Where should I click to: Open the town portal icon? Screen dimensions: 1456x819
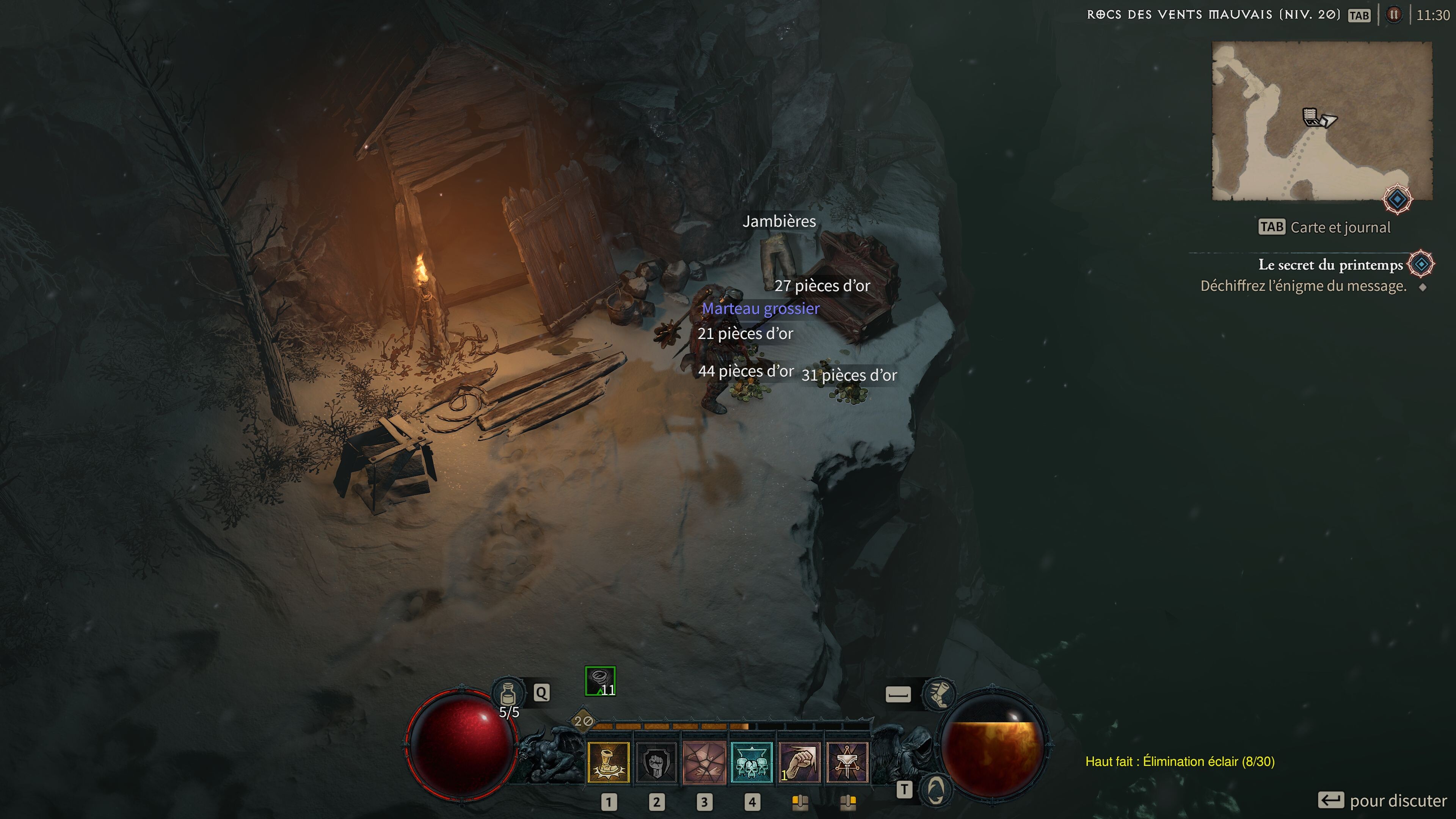pos(935,789)
